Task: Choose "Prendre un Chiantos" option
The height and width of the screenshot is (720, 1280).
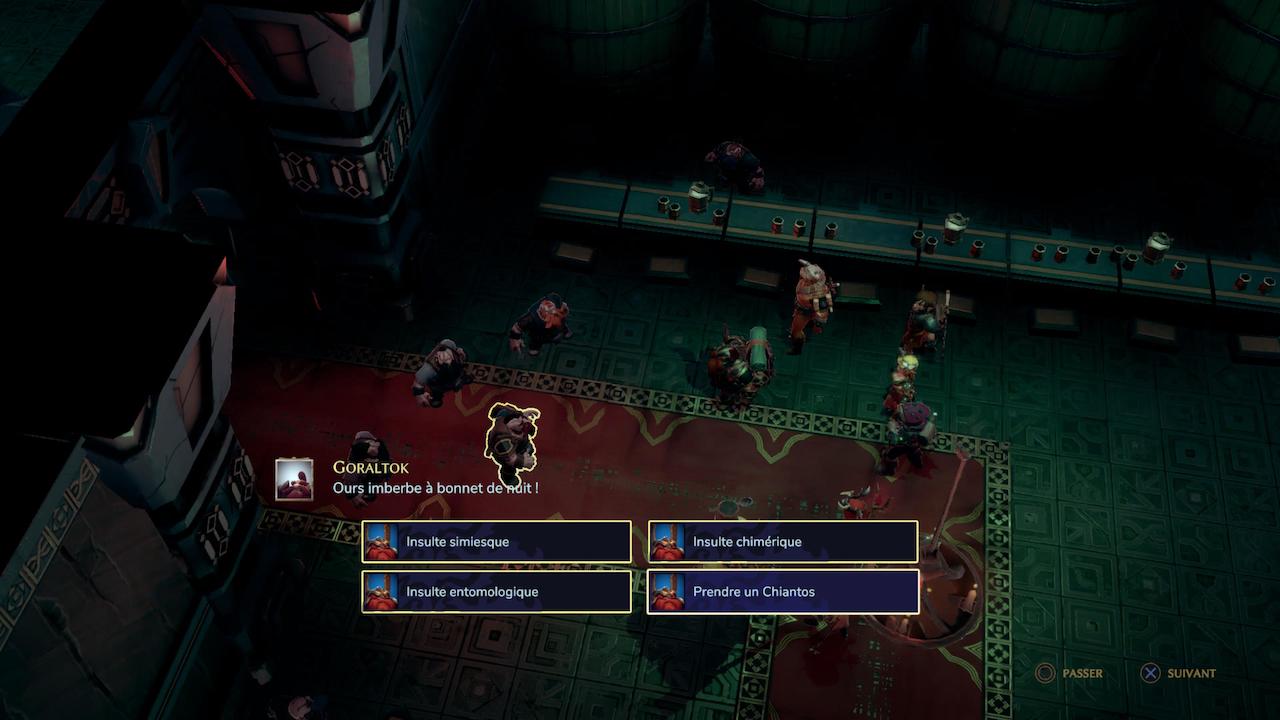Action: point(783,592)
